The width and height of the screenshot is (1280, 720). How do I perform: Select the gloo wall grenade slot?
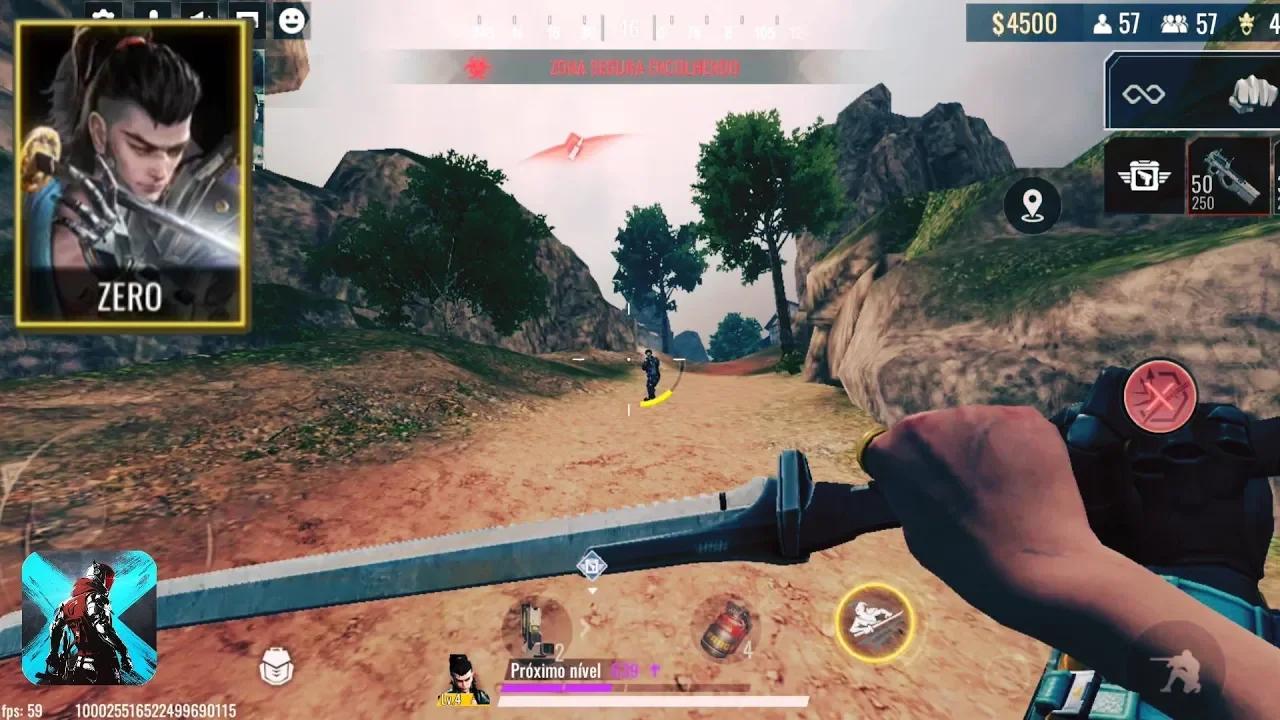723,627
